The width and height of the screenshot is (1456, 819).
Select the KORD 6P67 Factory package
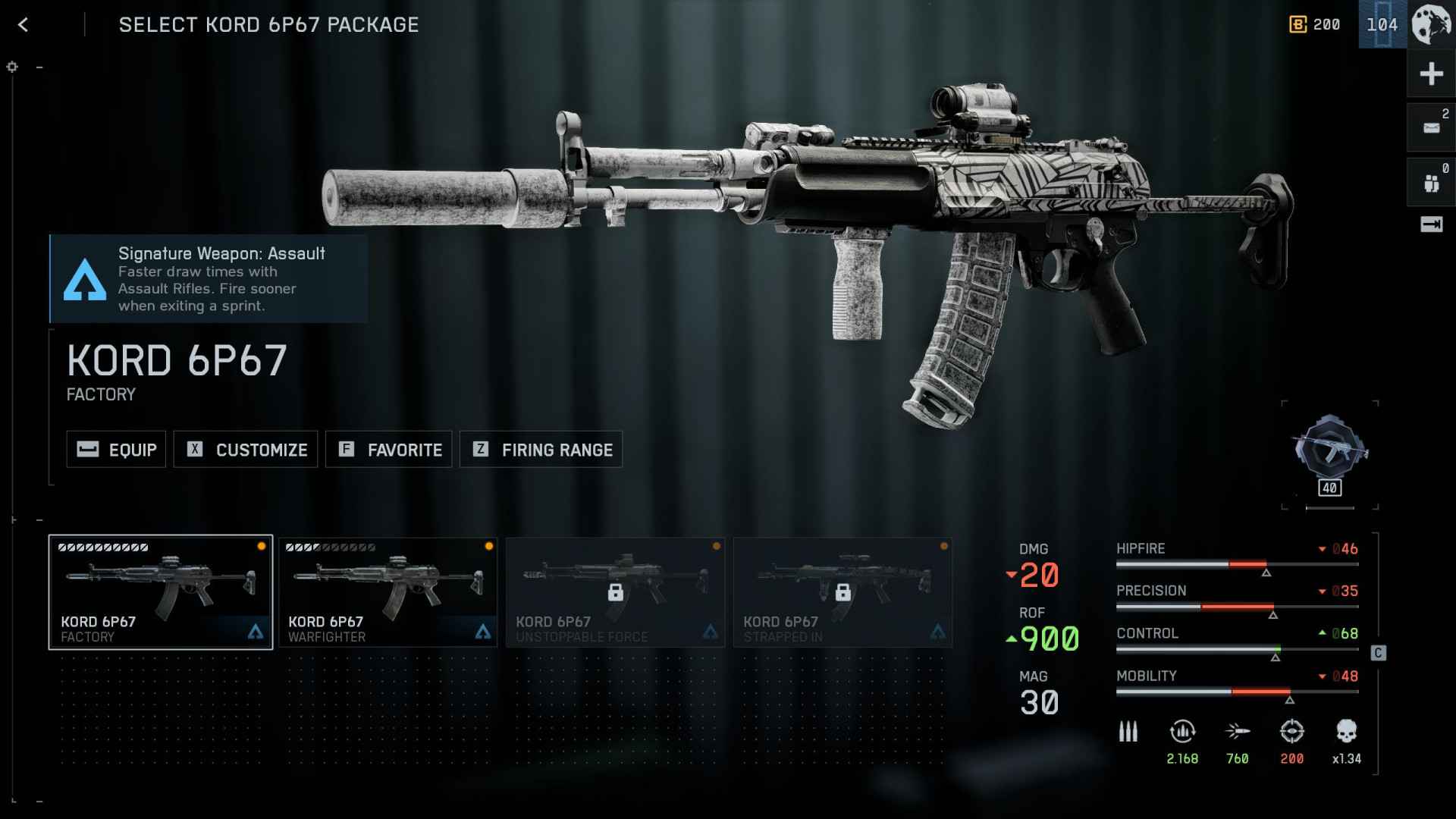click(x=161, y=592)
